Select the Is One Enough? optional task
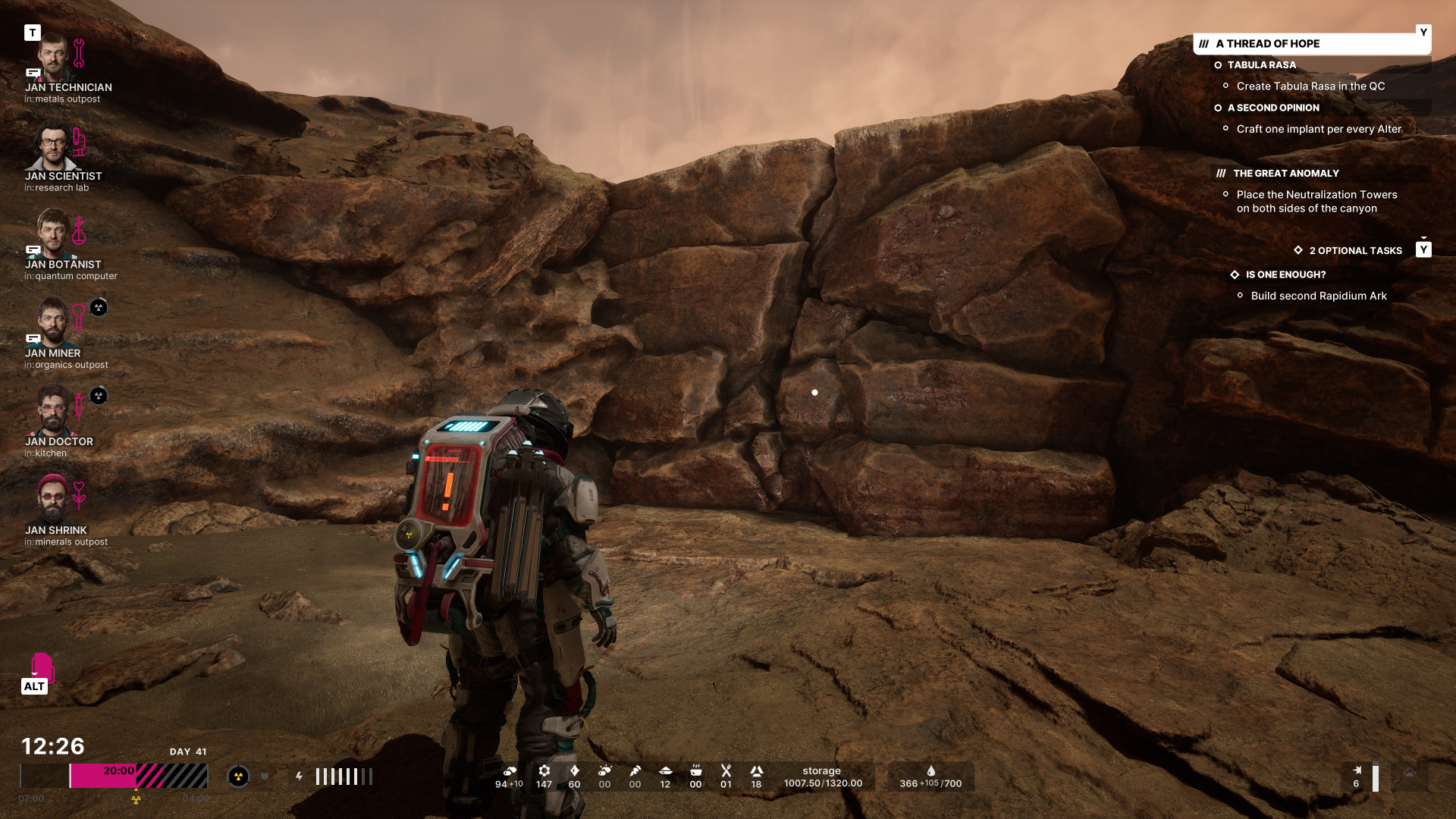 (1285, 275)
